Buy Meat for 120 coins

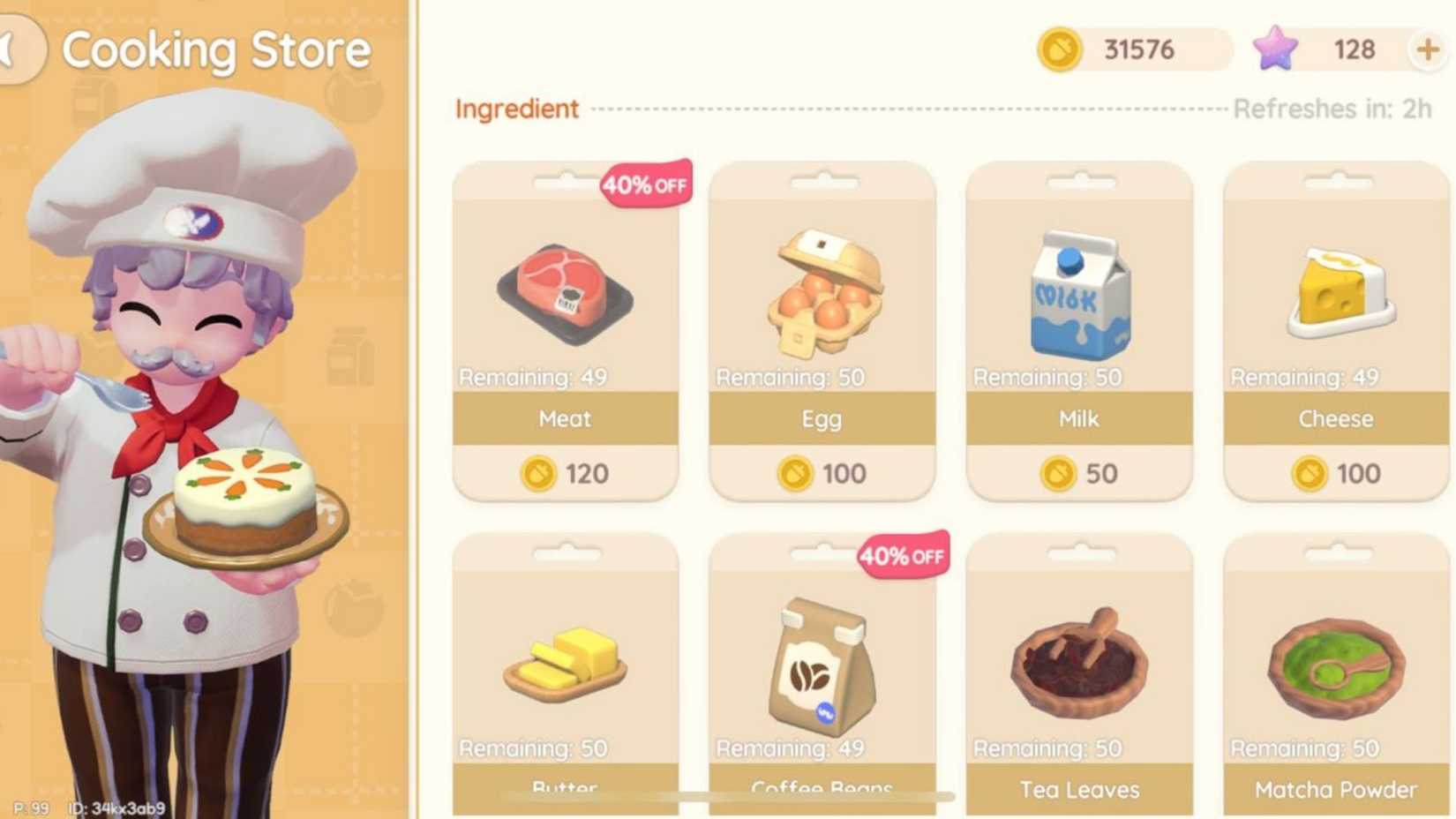click(x=565, y=474)
